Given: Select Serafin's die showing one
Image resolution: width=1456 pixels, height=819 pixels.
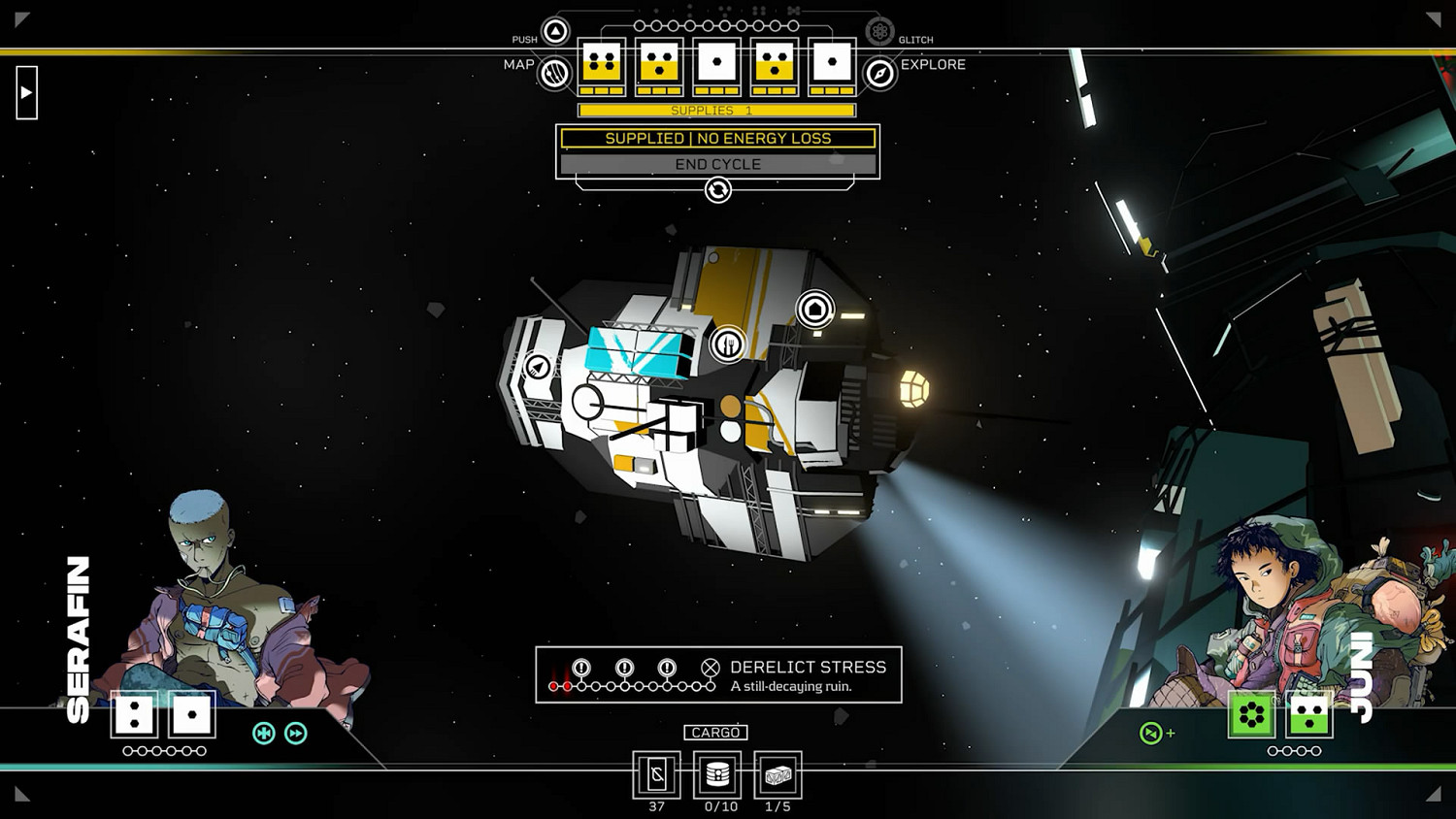Looking at the screenshot, I should [x=192, y=714].
